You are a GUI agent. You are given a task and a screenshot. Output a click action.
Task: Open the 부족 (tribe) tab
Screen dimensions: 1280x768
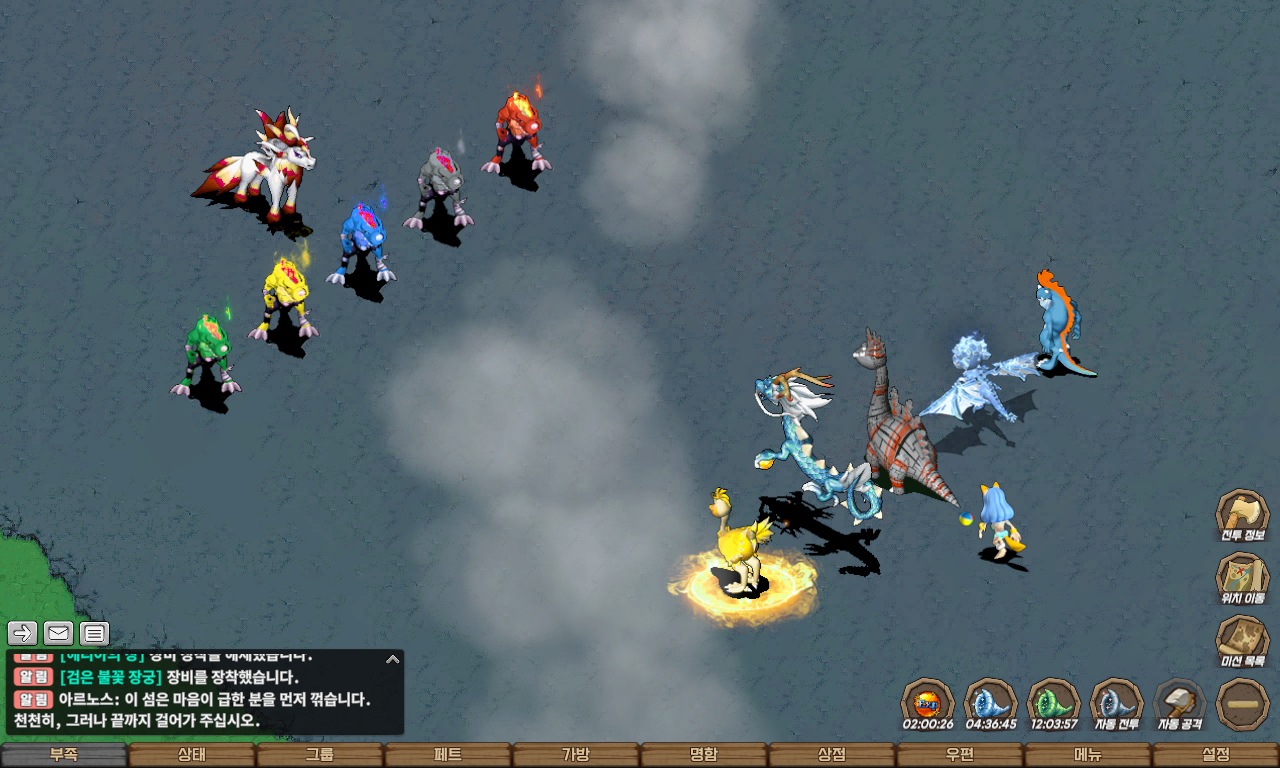tap(64, 755)
